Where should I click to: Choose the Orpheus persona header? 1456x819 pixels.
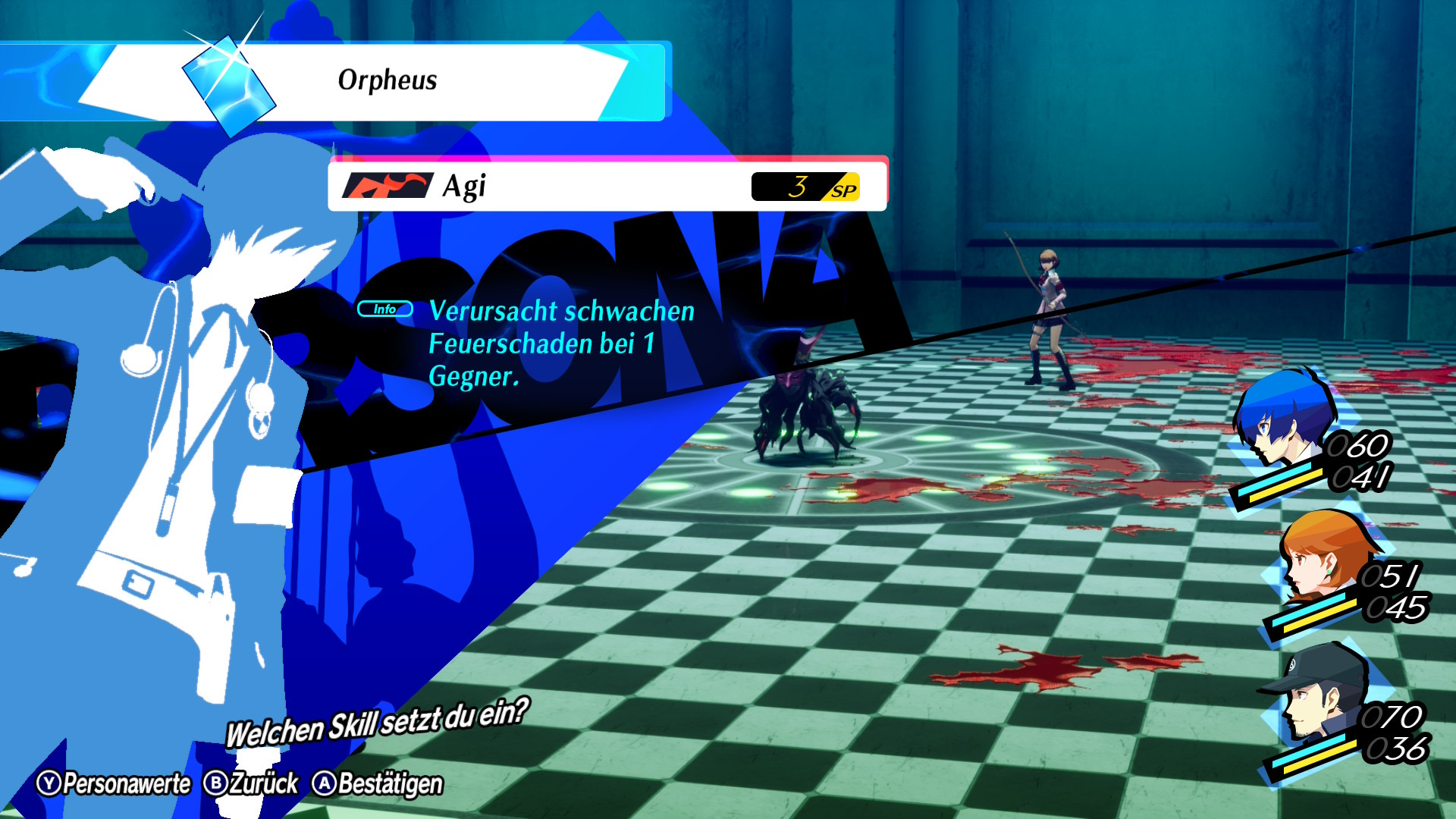pyautogui.click(x=387, y=80)
